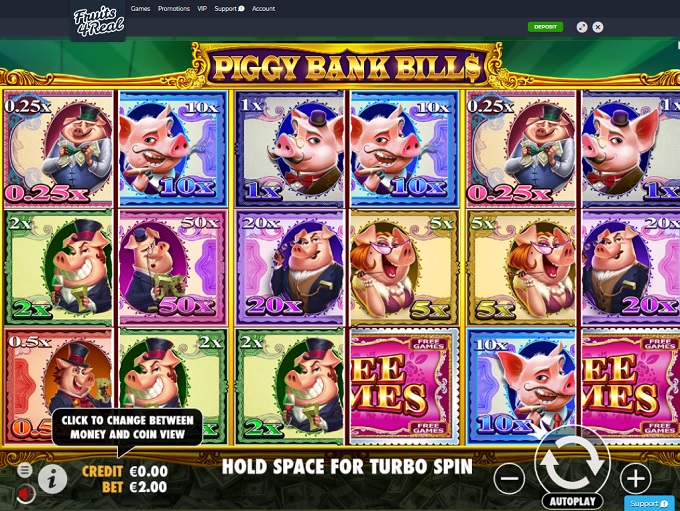Image resolution: width=680 pixels, height=511 pixels.
Task: Go to the Promotions page
Action: pos(174,8)
